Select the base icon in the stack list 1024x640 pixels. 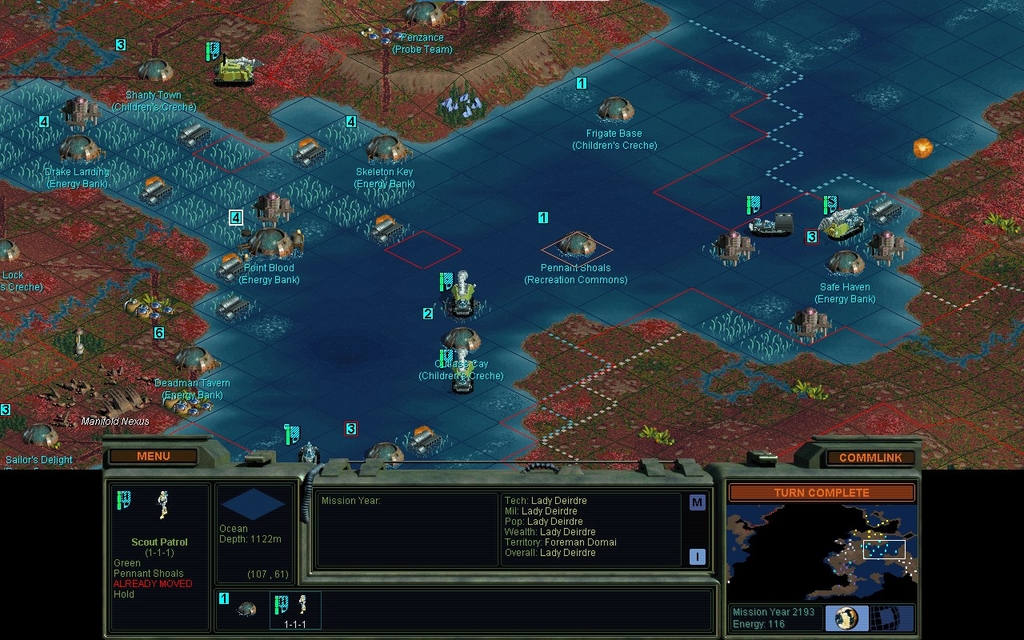click(245, 608)
